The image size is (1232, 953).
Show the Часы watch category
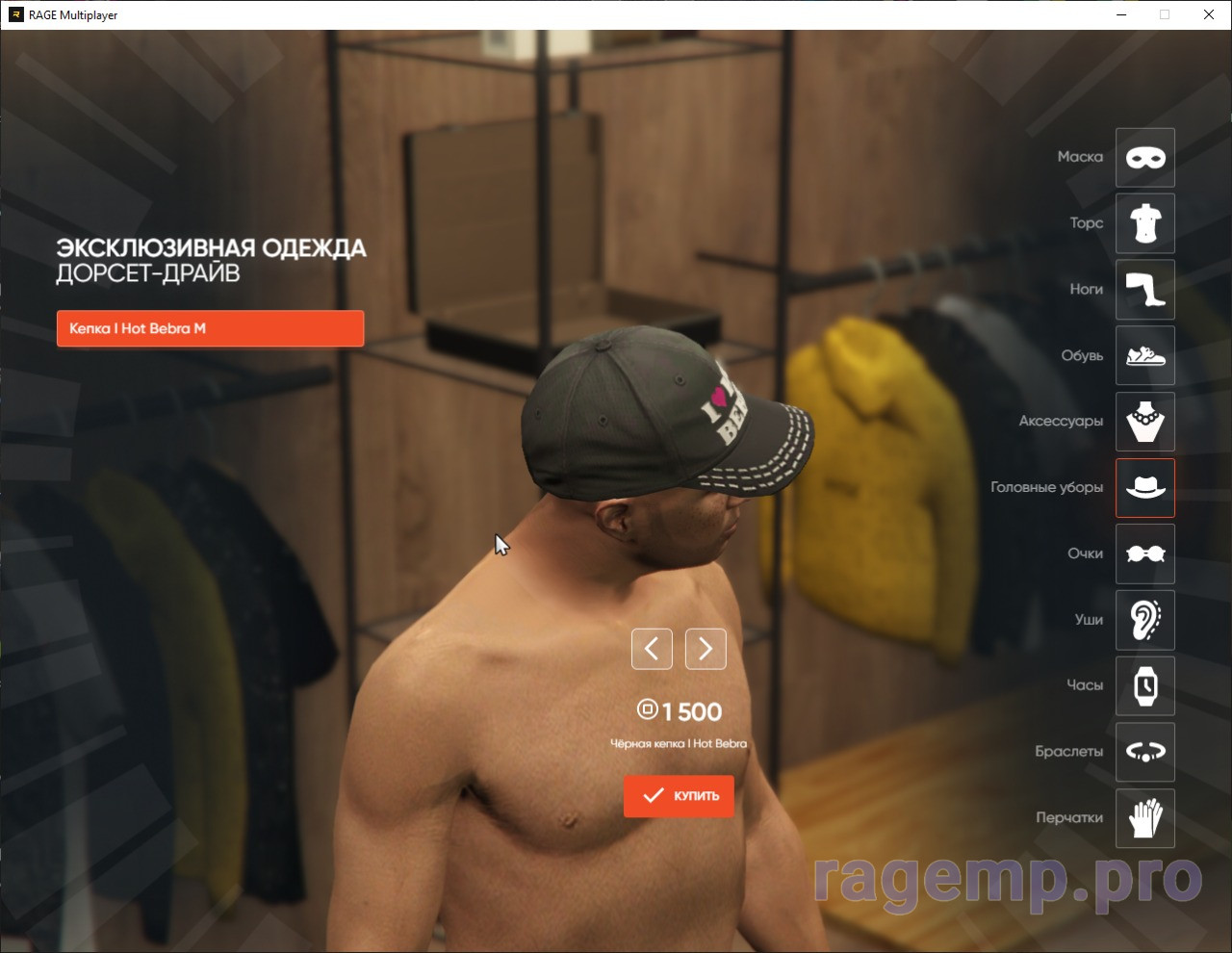coord(1144,686)
